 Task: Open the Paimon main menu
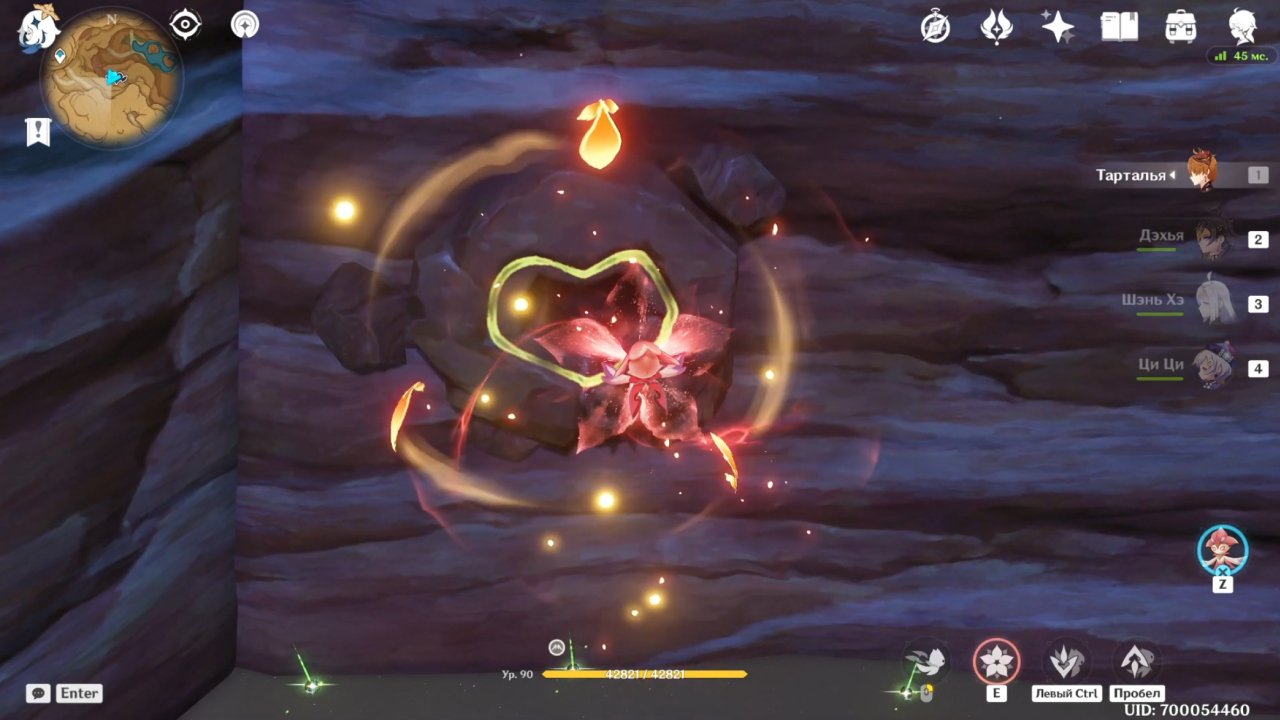[37, 27]
